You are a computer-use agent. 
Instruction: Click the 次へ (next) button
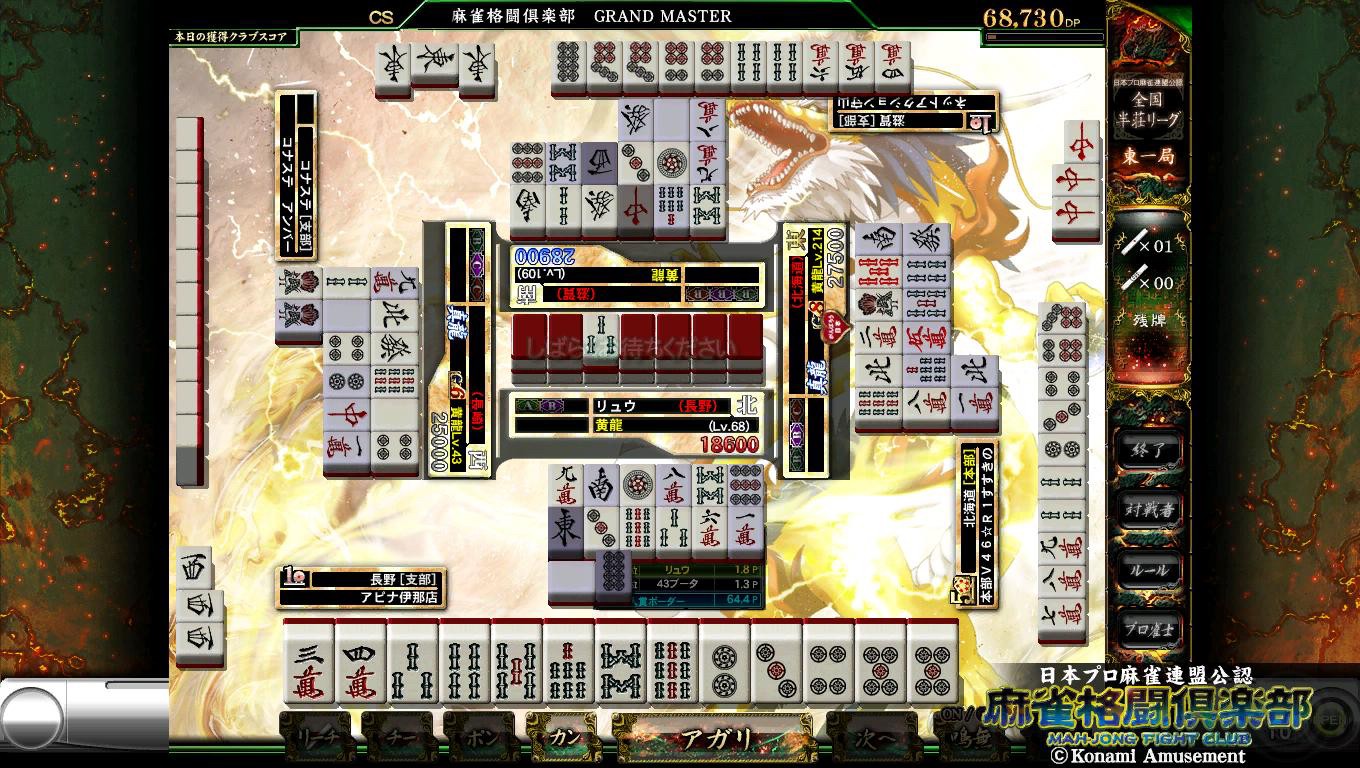(x=868, y=739)
